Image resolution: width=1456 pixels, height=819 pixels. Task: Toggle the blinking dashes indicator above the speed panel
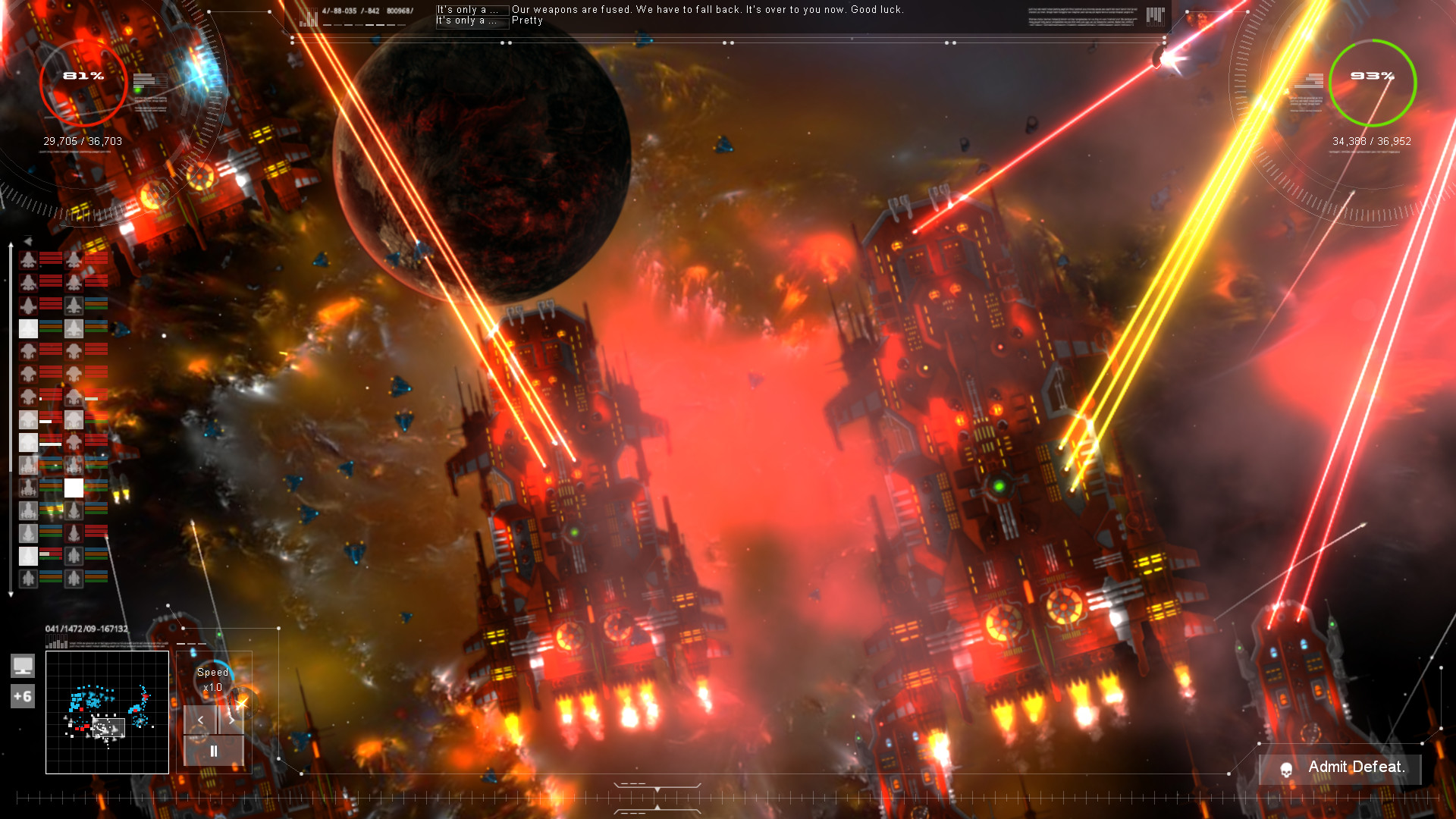pos(192,644)
